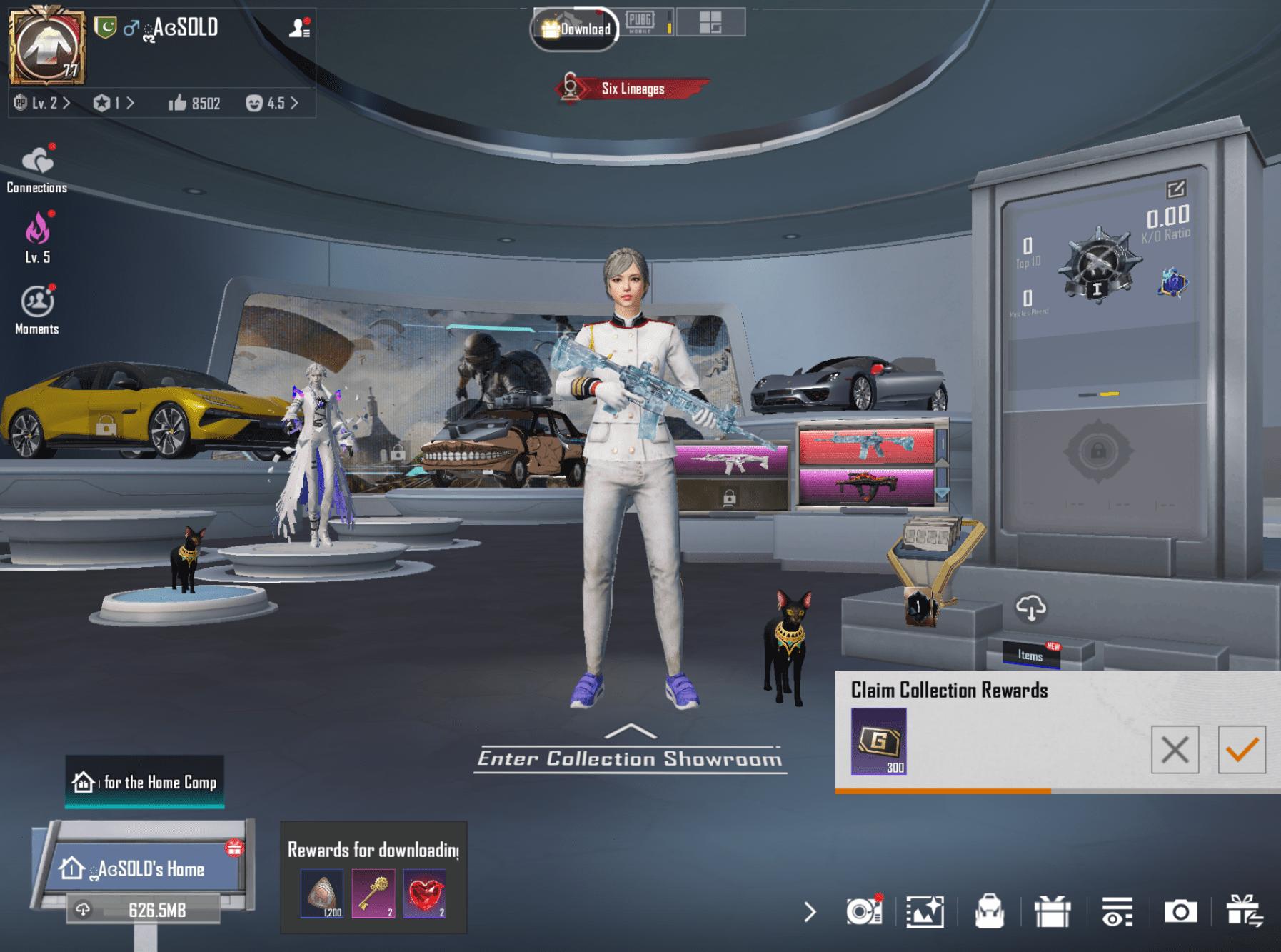
Task: Take a screenshot using the camera icon
Action: [1180, 911]
